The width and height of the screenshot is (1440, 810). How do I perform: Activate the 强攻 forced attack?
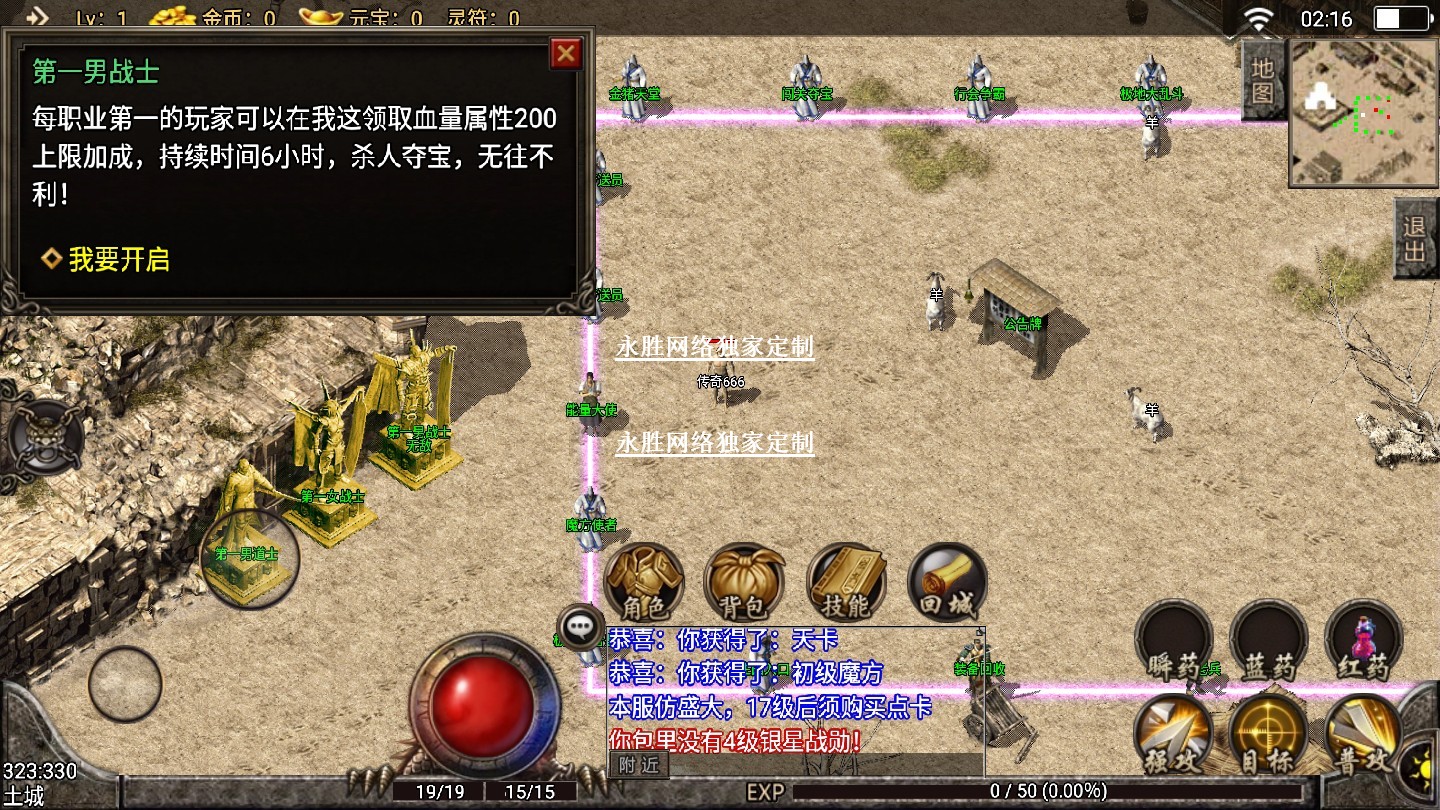1173,735
